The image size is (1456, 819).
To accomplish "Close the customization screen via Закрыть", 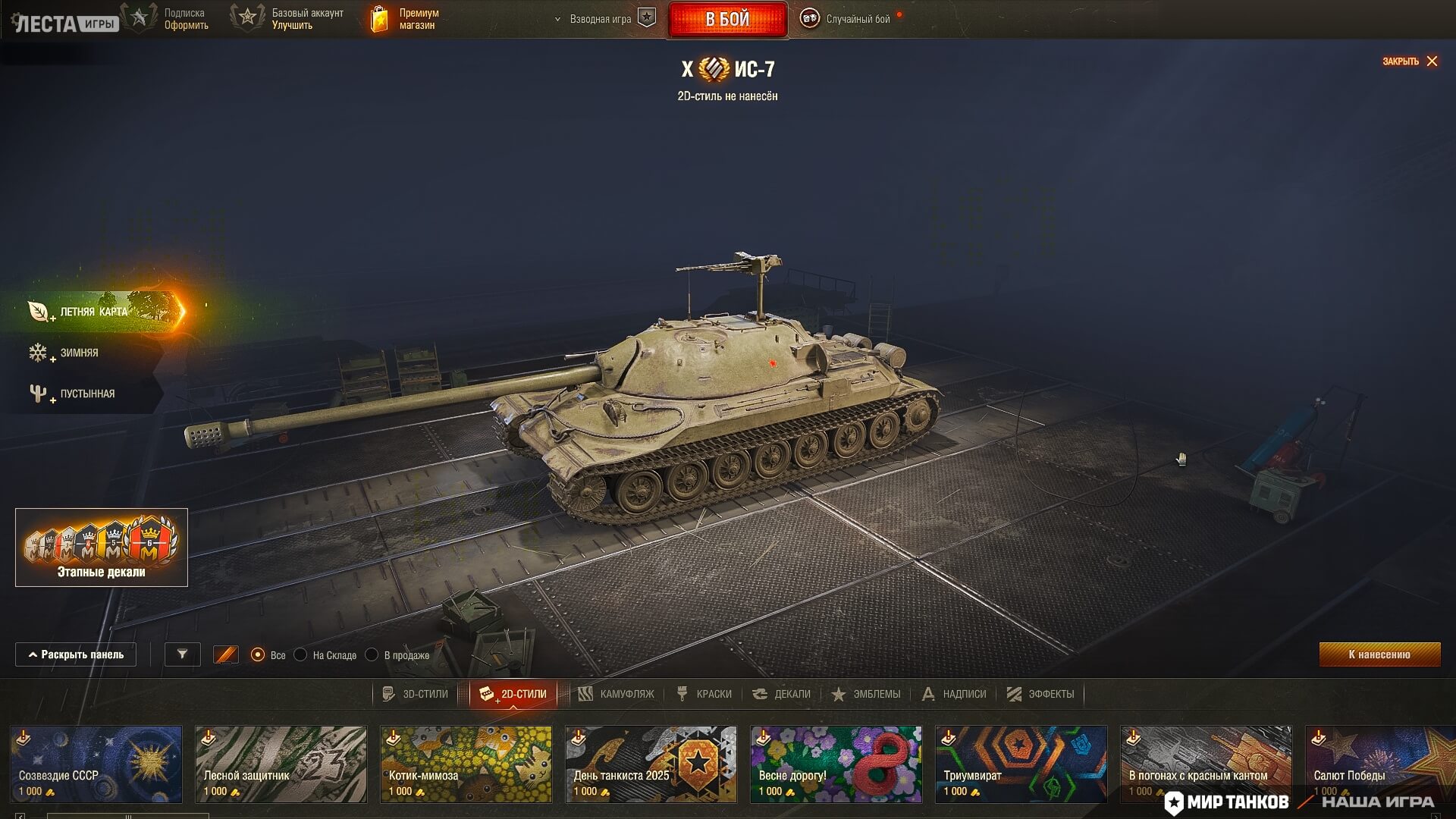I will click(1410, 61).
